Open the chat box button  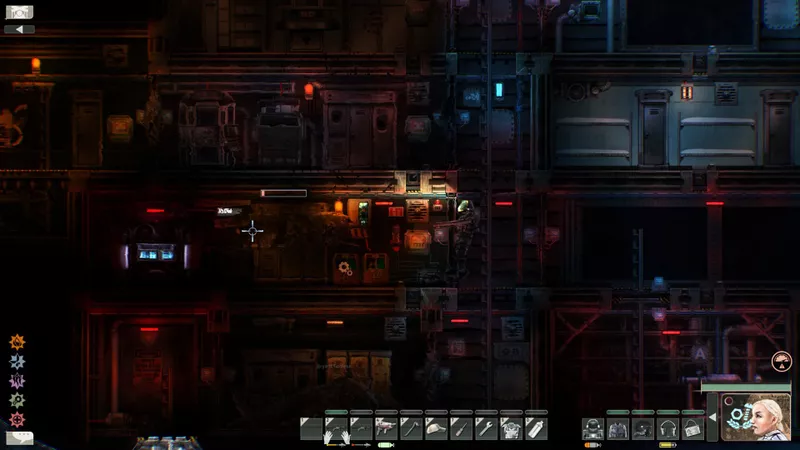tap(18, 438)
